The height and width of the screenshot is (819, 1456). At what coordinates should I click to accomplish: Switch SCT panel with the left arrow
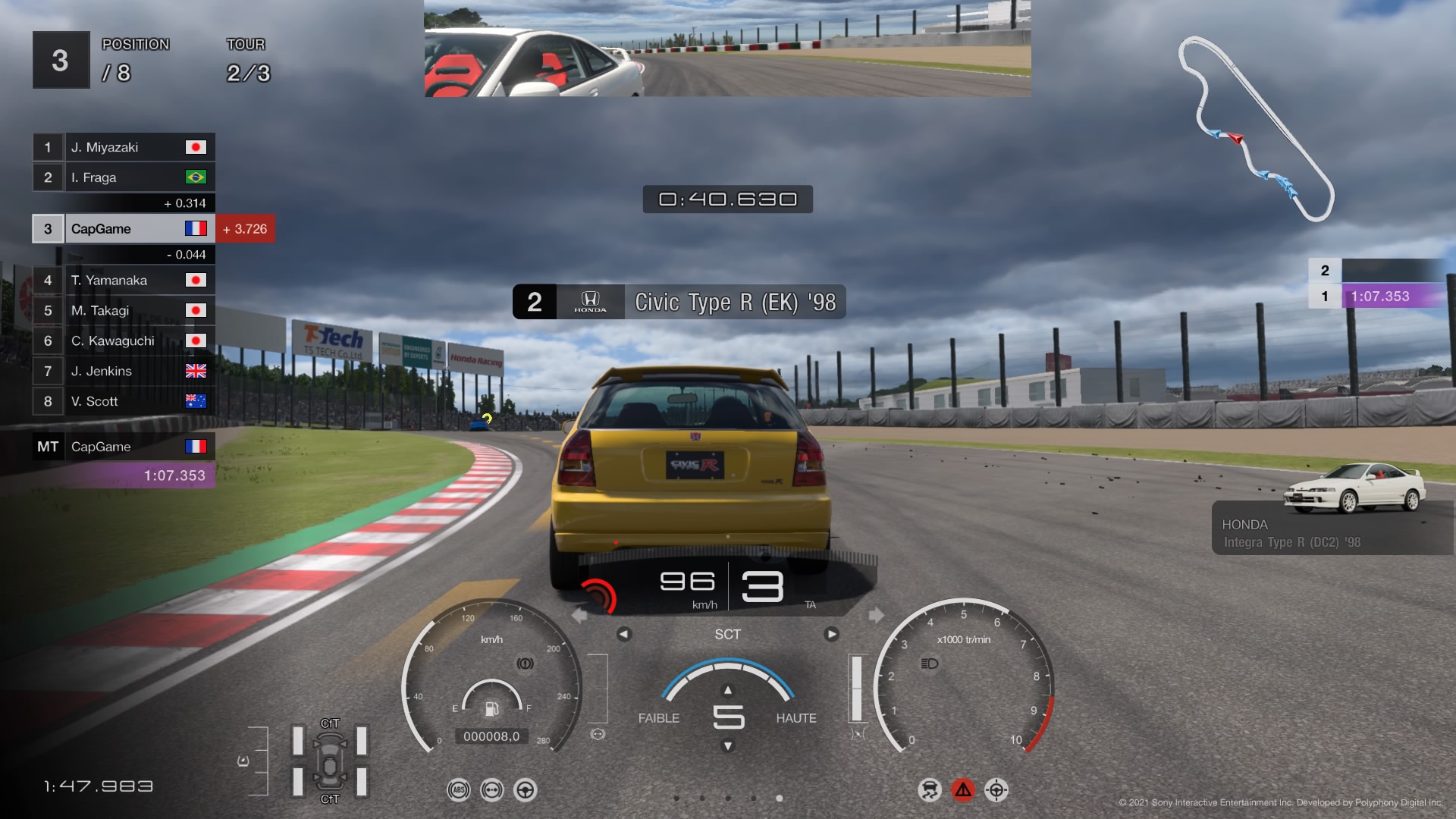click(623, 634)
